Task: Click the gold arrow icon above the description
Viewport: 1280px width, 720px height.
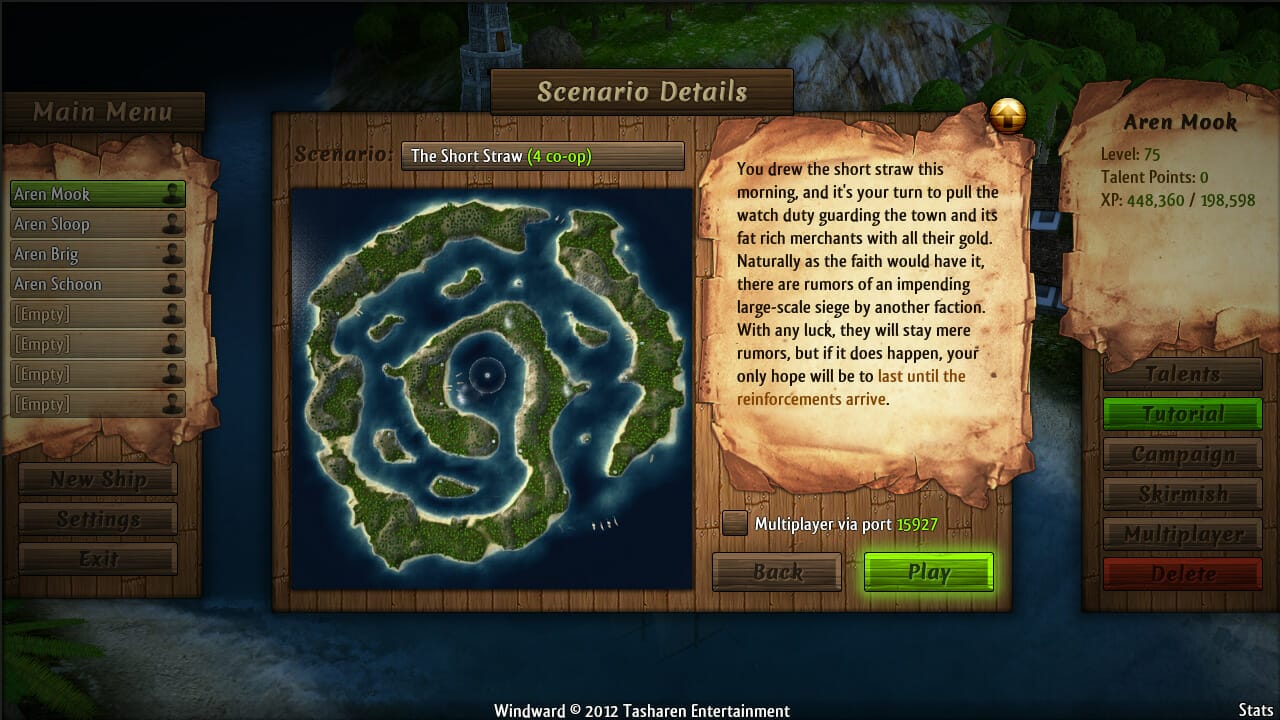Action: 1008,117
